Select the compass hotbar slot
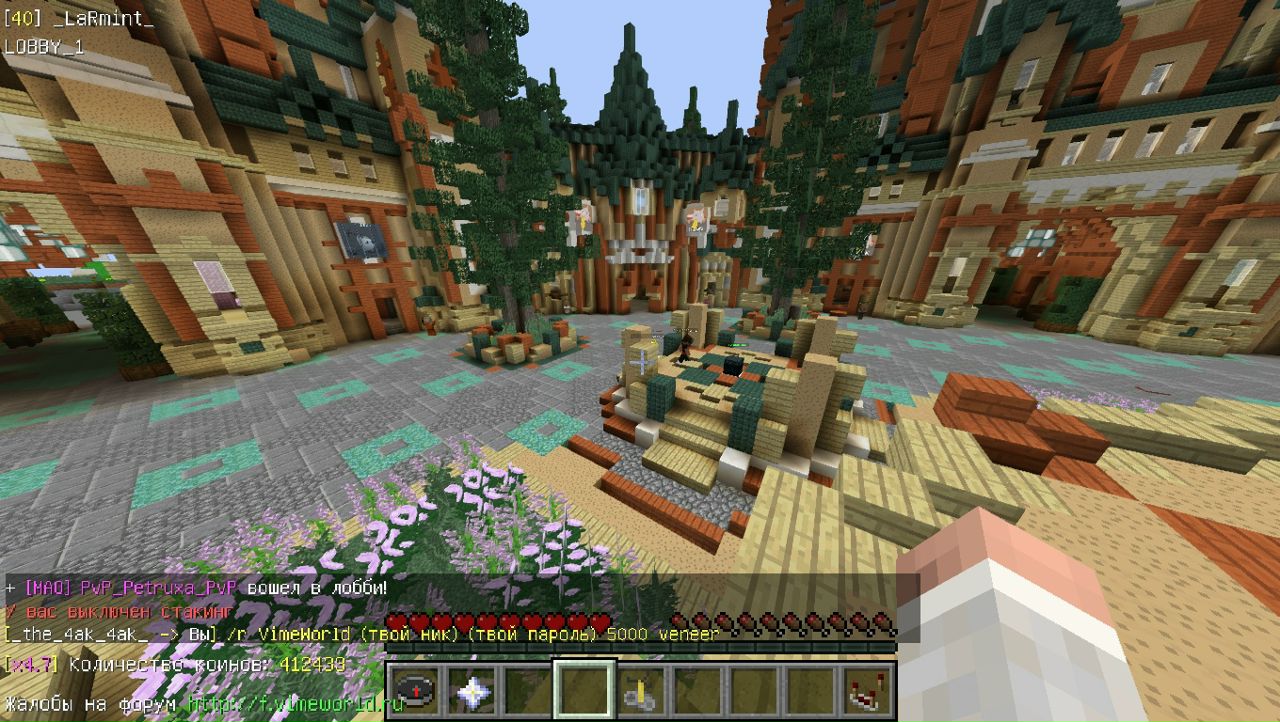 pyautogui.click(x=413, y=689)
